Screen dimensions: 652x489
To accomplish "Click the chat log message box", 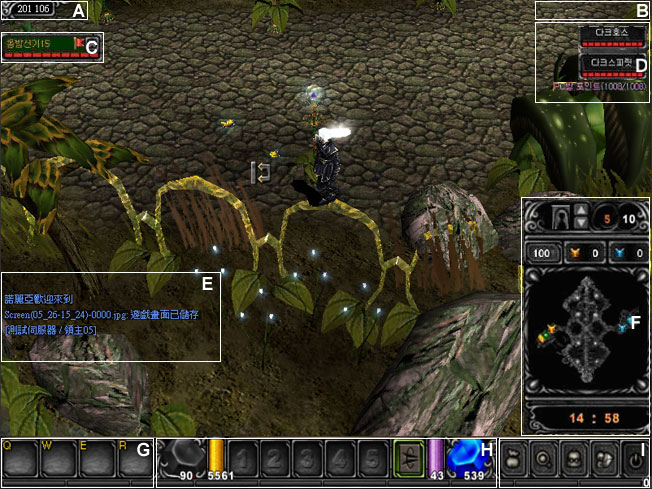I will click(110, 316).
